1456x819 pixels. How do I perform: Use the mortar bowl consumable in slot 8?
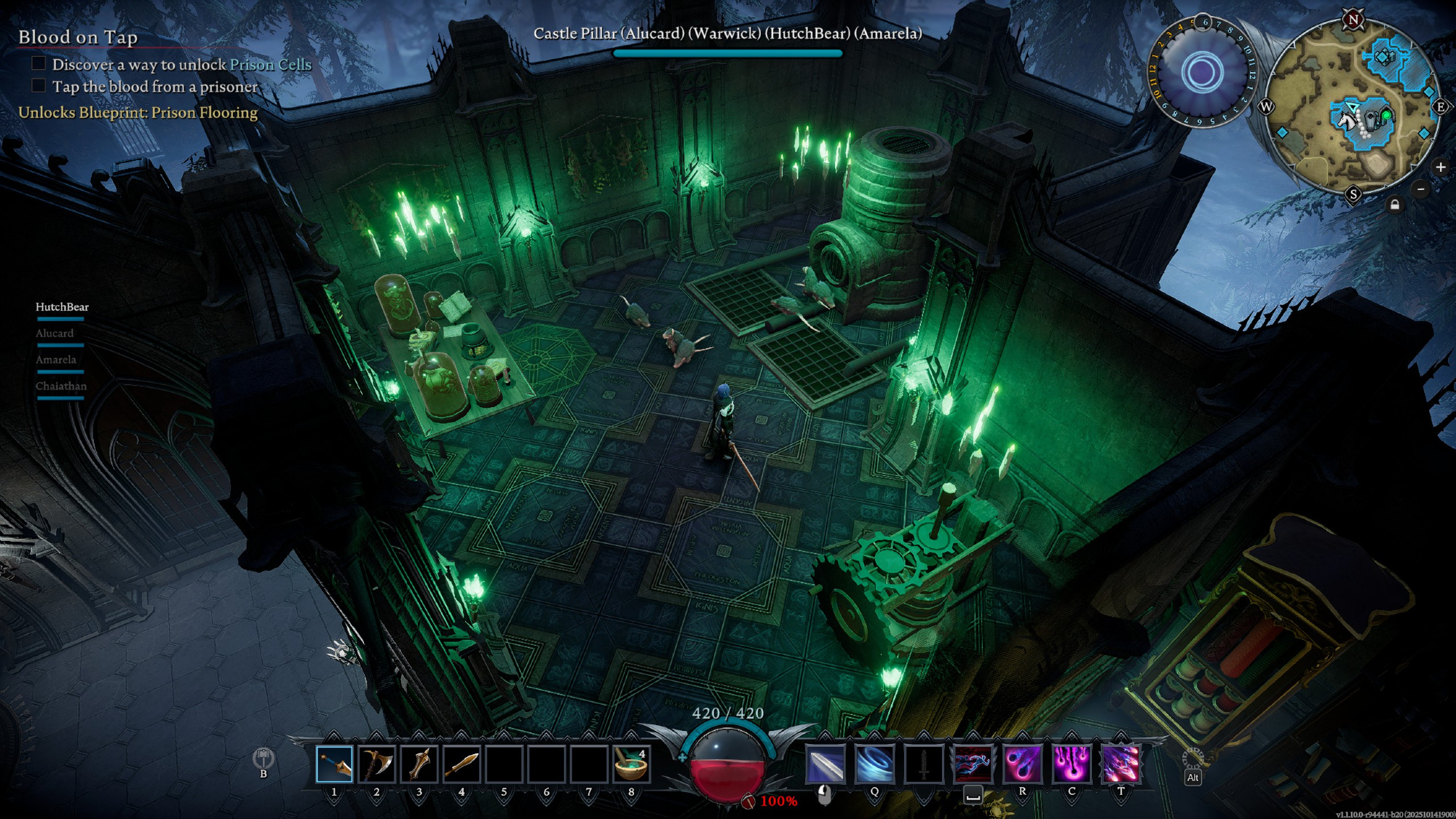(630, 764)
